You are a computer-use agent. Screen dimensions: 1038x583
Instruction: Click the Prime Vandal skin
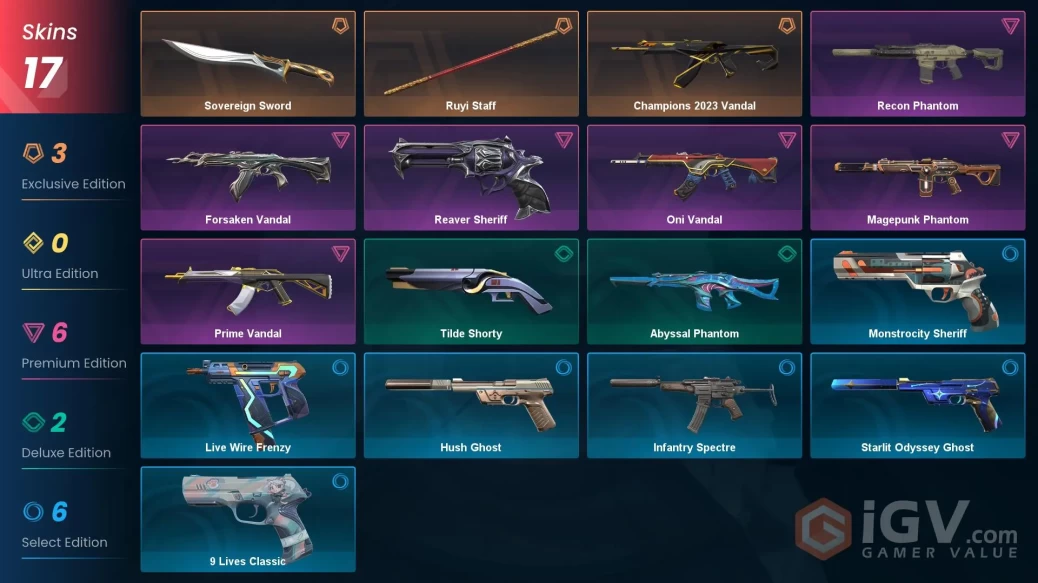(248, 292)
